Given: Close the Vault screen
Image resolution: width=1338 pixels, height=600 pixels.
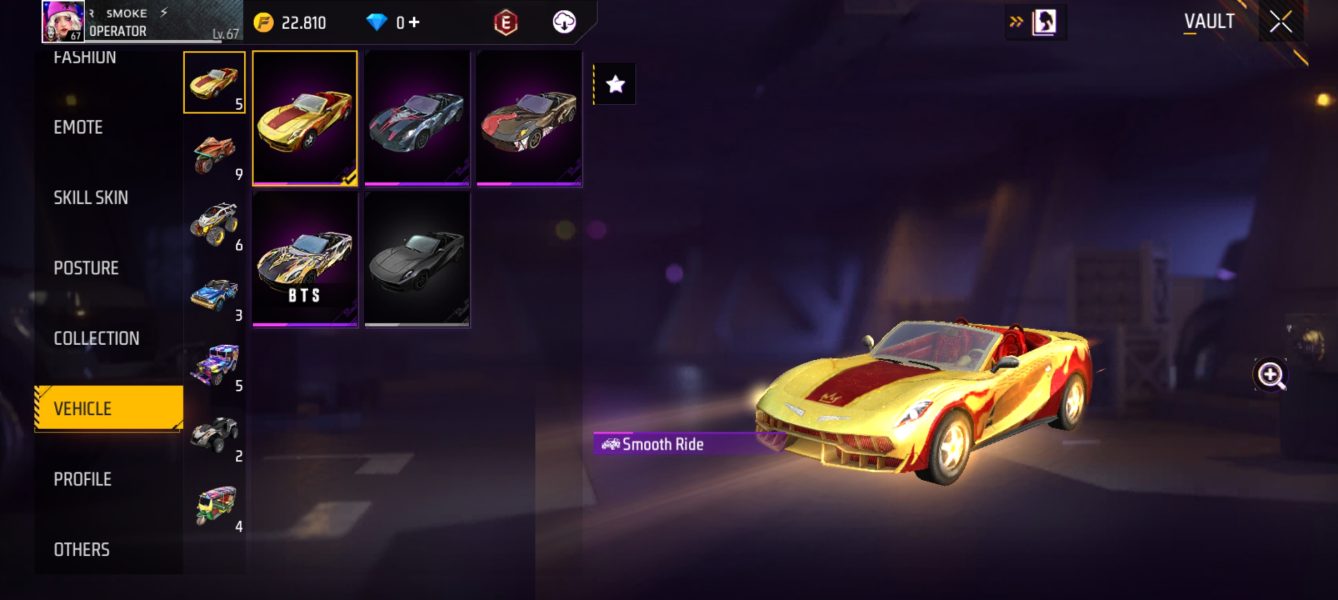Looking at the screenshot, I should point(1281,22).
